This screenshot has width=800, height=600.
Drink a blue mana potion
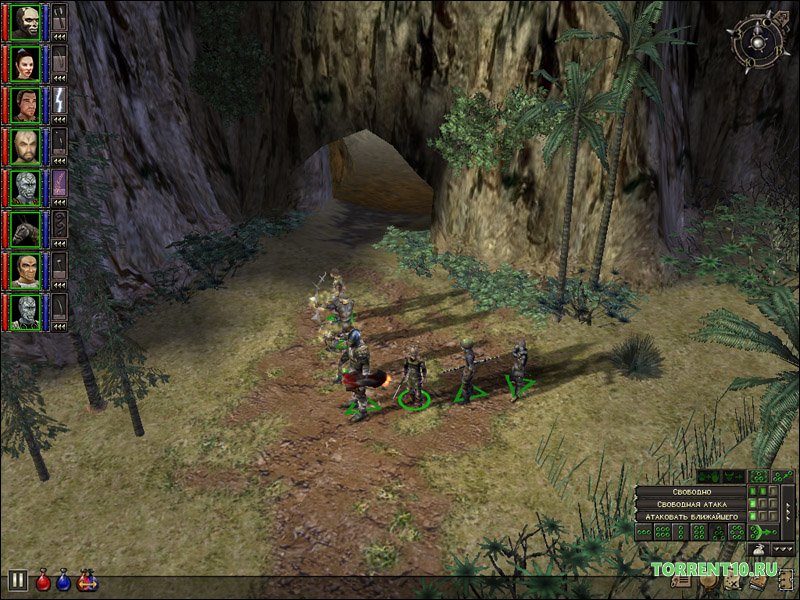point(65,580)
